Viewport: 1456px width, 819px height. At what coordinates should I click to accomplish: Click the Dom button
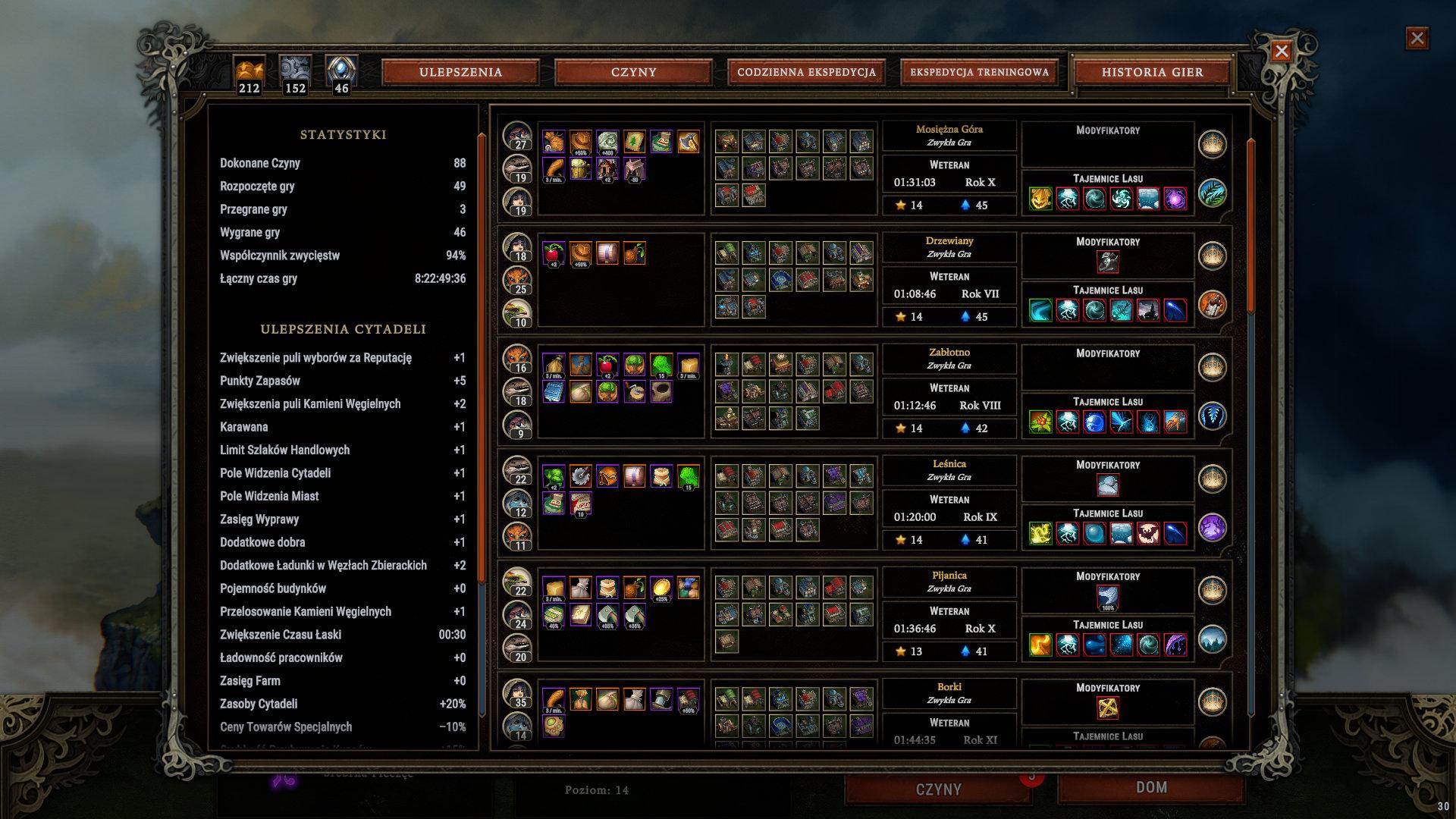(x=1150, y=788)
